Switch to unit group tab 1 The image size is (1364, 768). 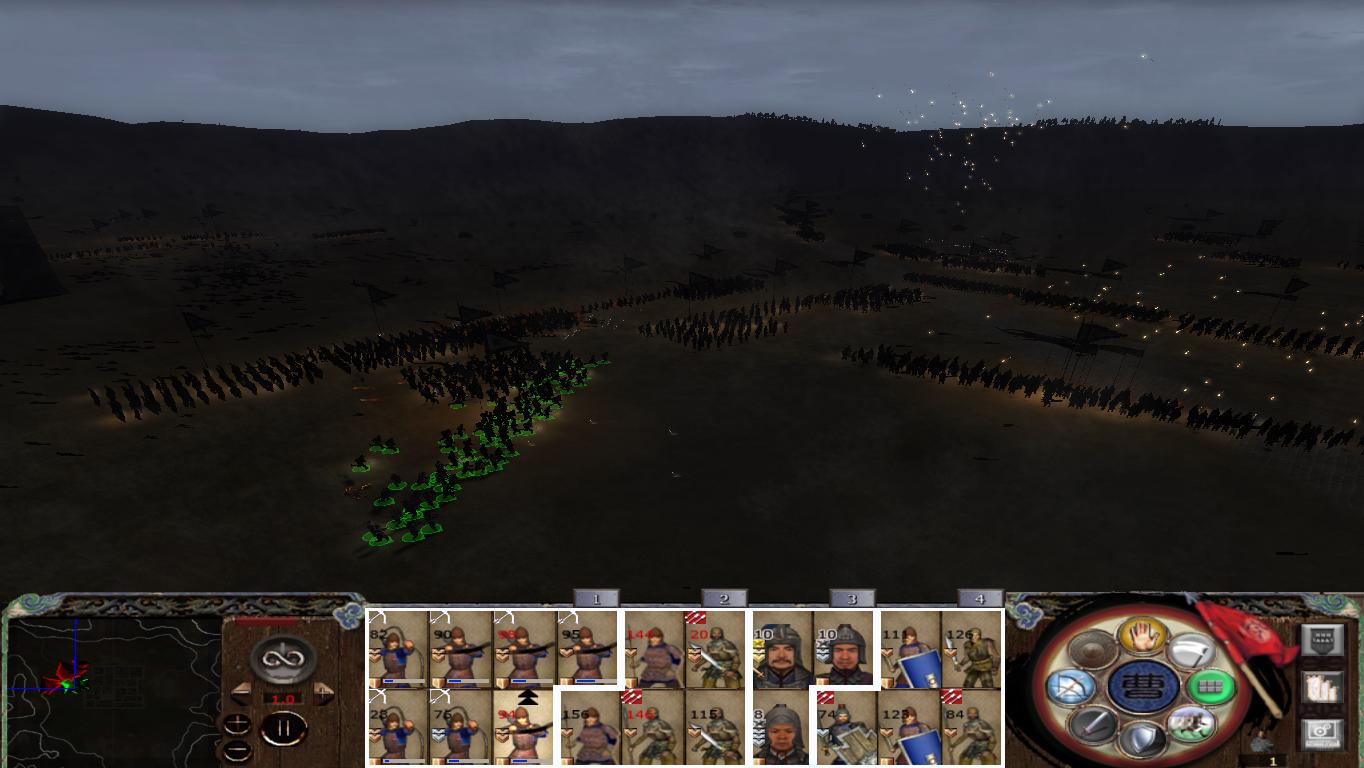tap(595, 598)
